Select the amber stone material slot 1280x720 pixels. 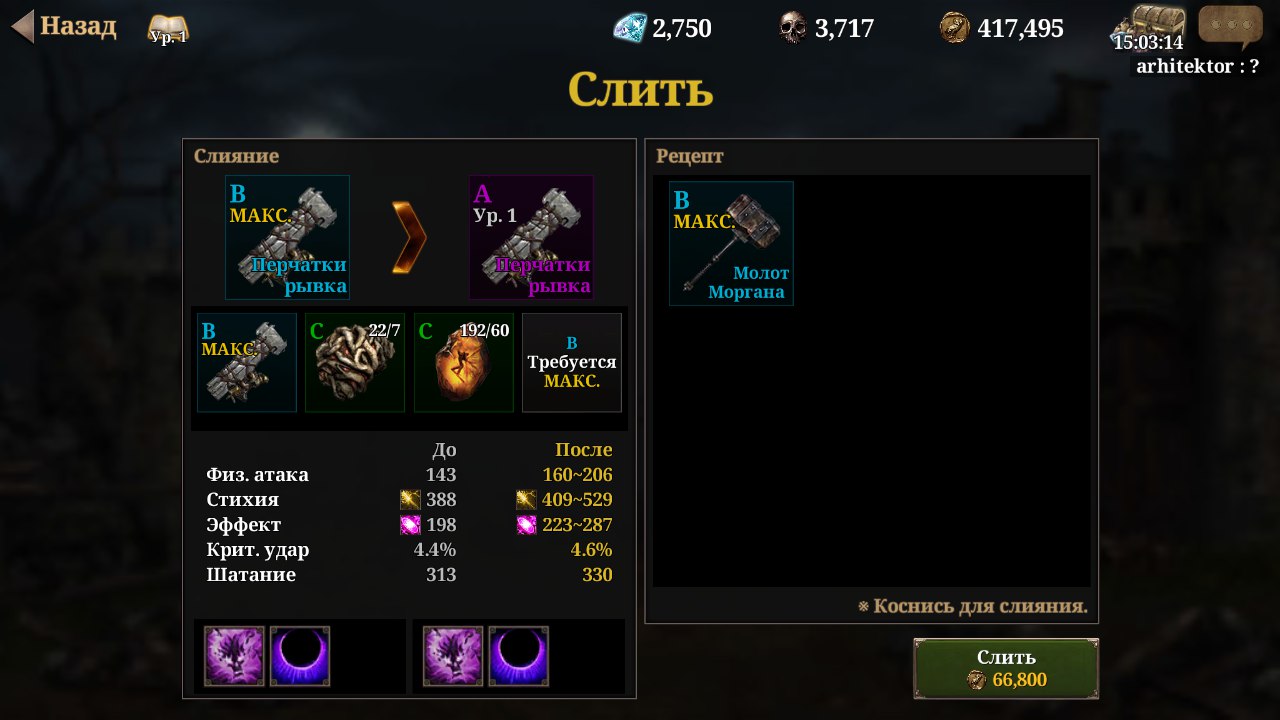[x=463, y=362]
